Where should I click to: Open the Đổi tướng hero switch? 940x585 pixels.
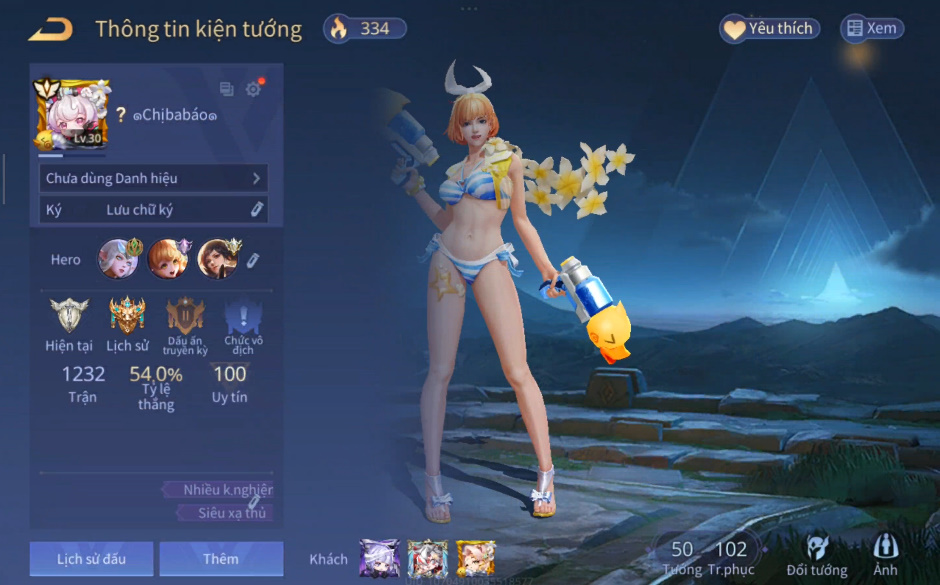tap(817, 556)
